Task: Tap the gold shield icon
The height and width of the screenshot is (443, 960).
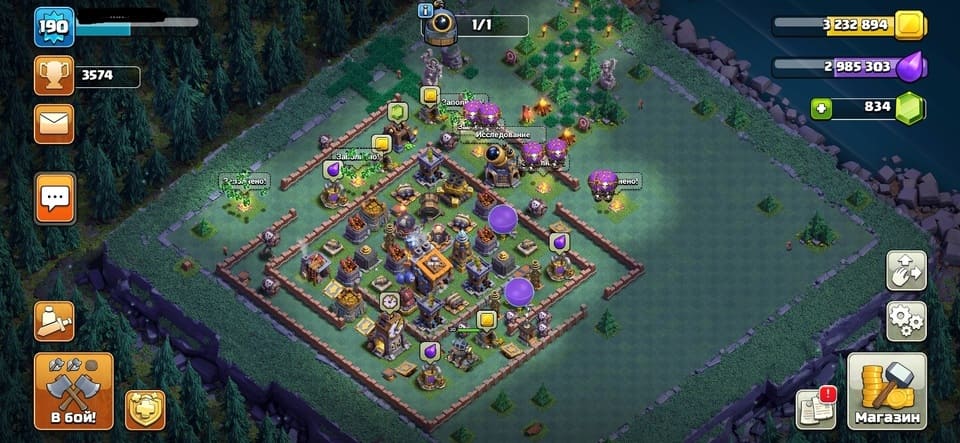Action: [145, 409]
